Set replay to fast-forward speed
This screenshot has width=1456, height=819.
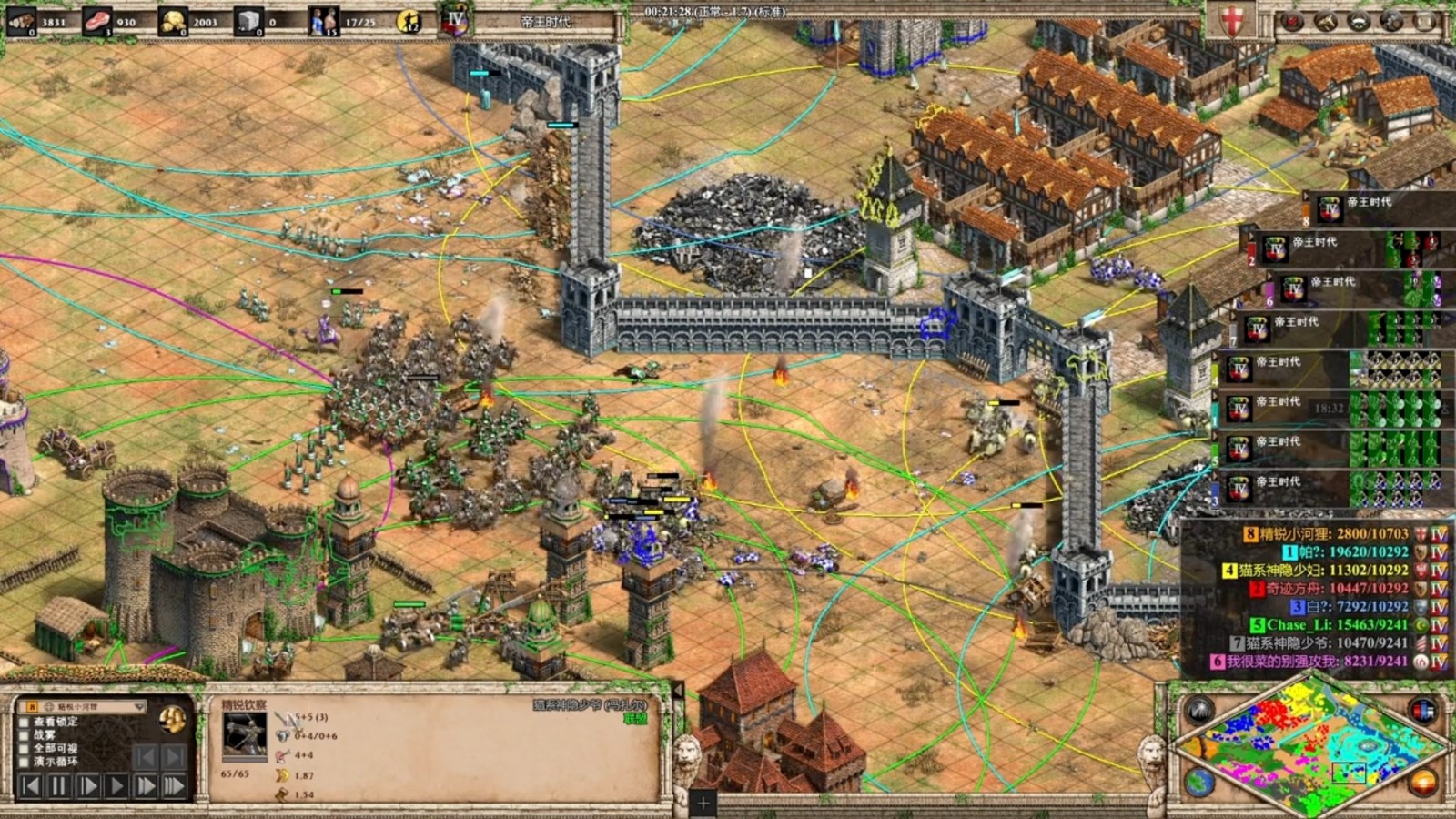click(146, 785)
